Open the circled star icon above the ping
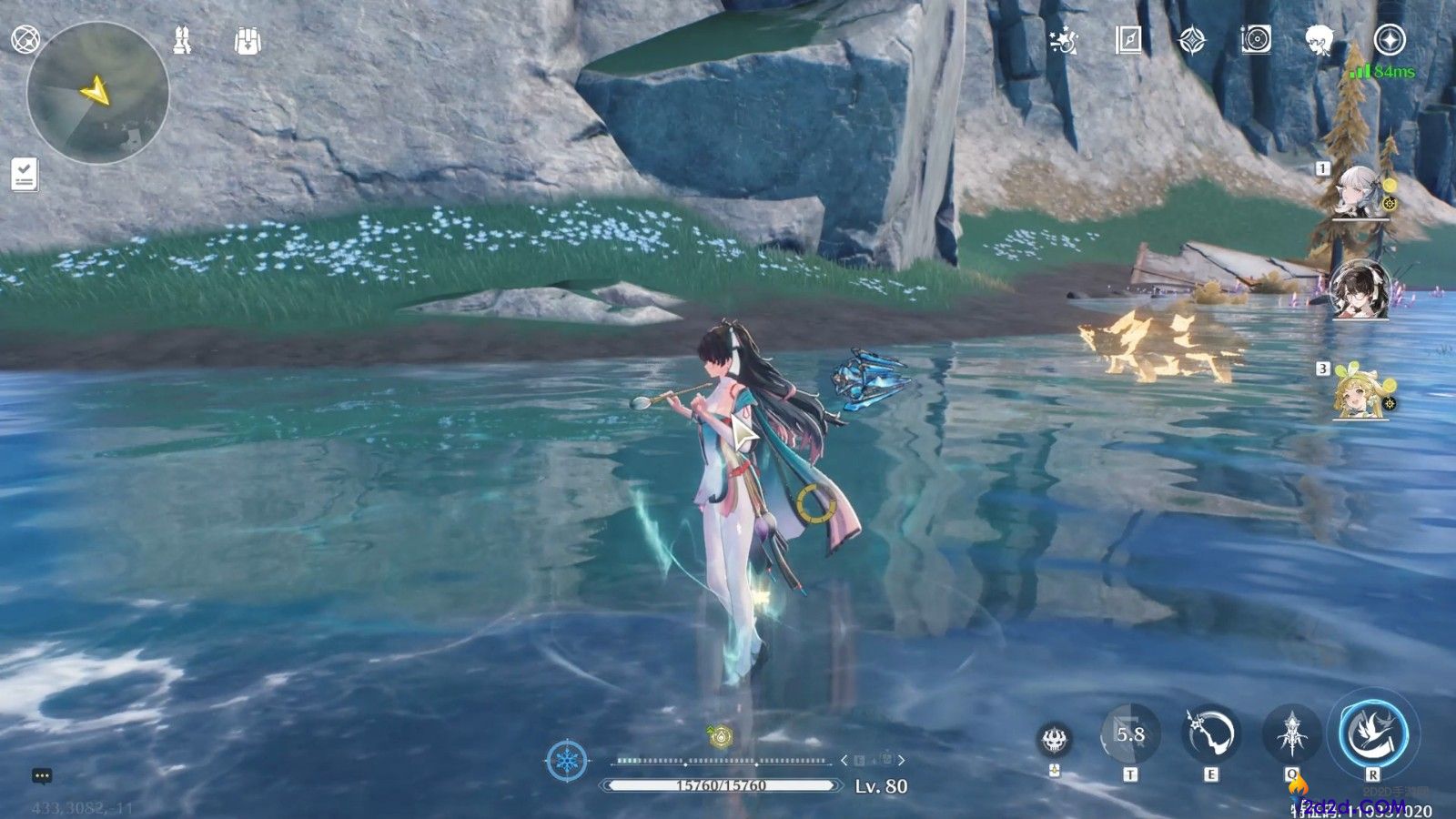Viewport: 1456px width, 819px height. click(1390, 40)
